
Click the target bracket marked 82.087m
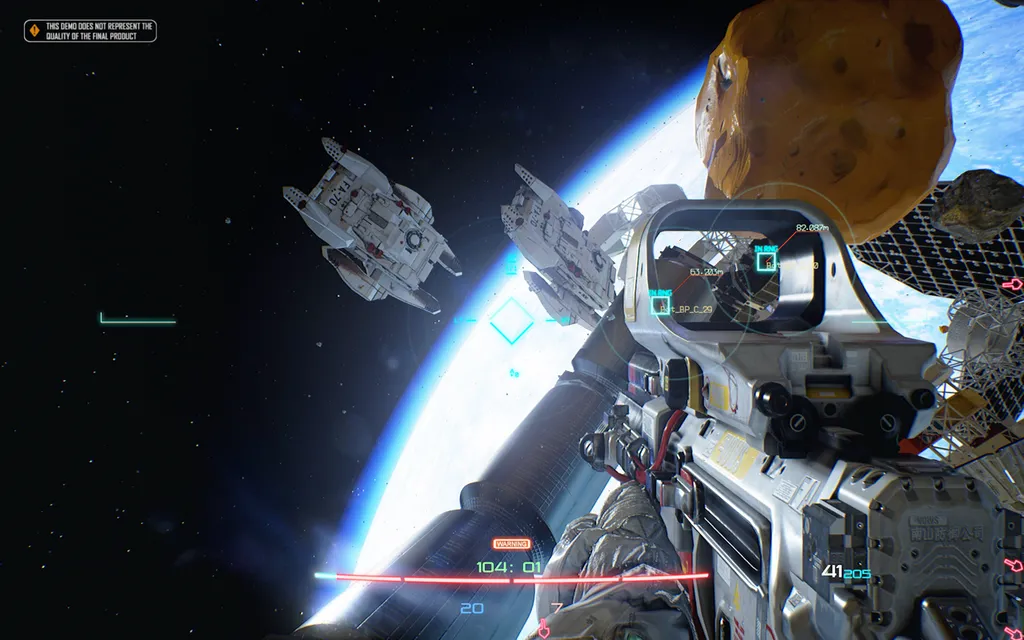coord(766,262)
